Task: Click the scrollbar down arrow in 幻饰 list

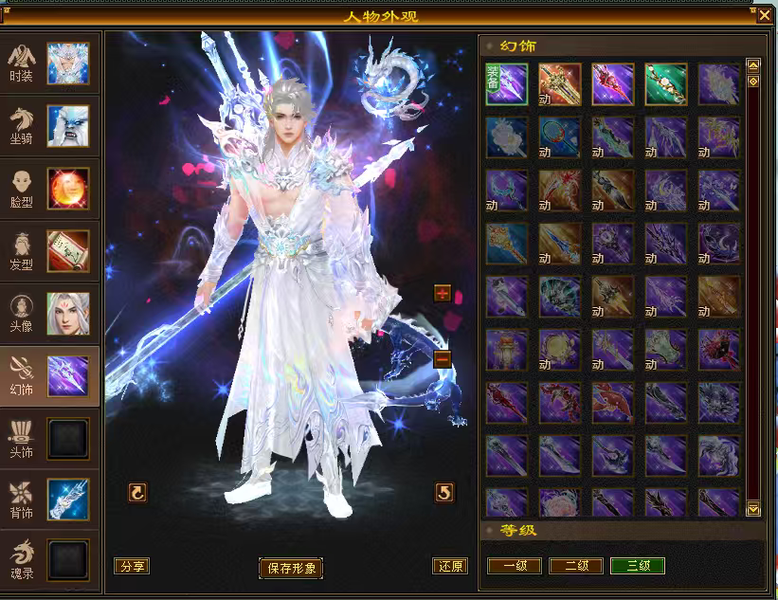Action: pos(754,510)
